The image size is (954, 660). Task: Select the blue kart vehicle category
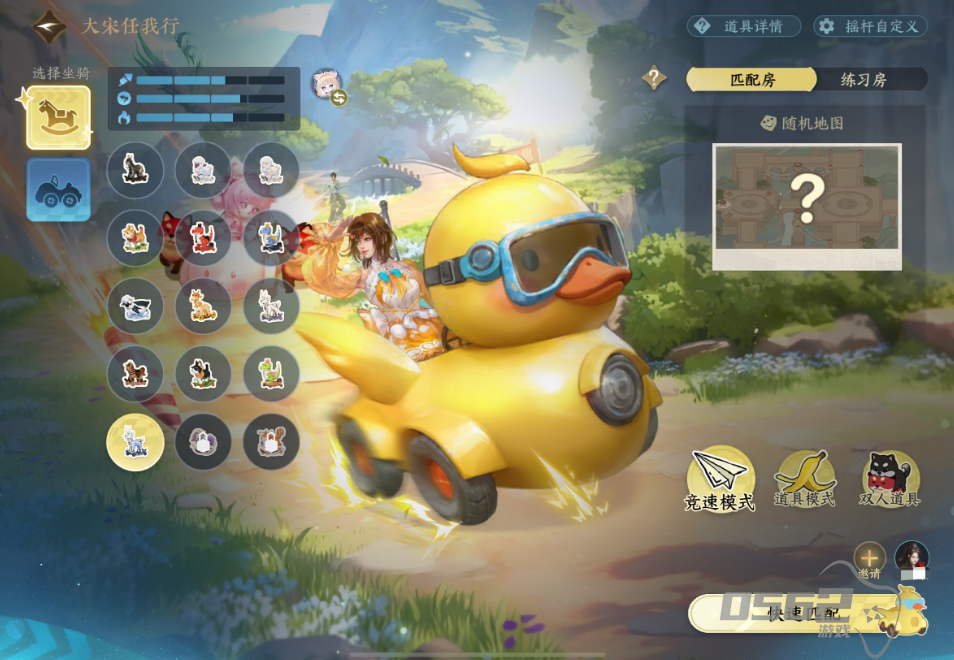58,189
